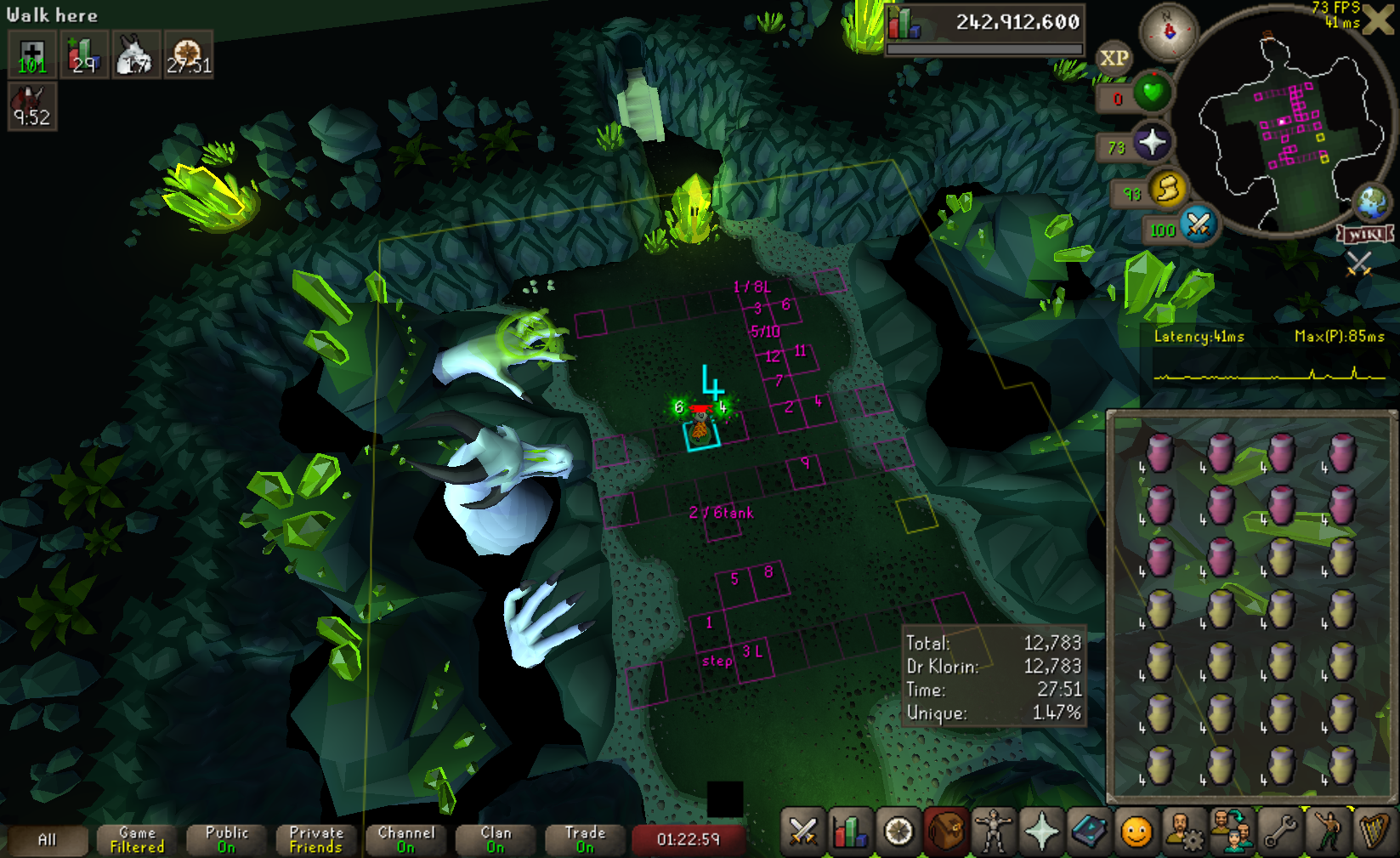The height and width of the screenshot is (858, 1400).
Task: Open the world map globe
Action: (1370, 202)
